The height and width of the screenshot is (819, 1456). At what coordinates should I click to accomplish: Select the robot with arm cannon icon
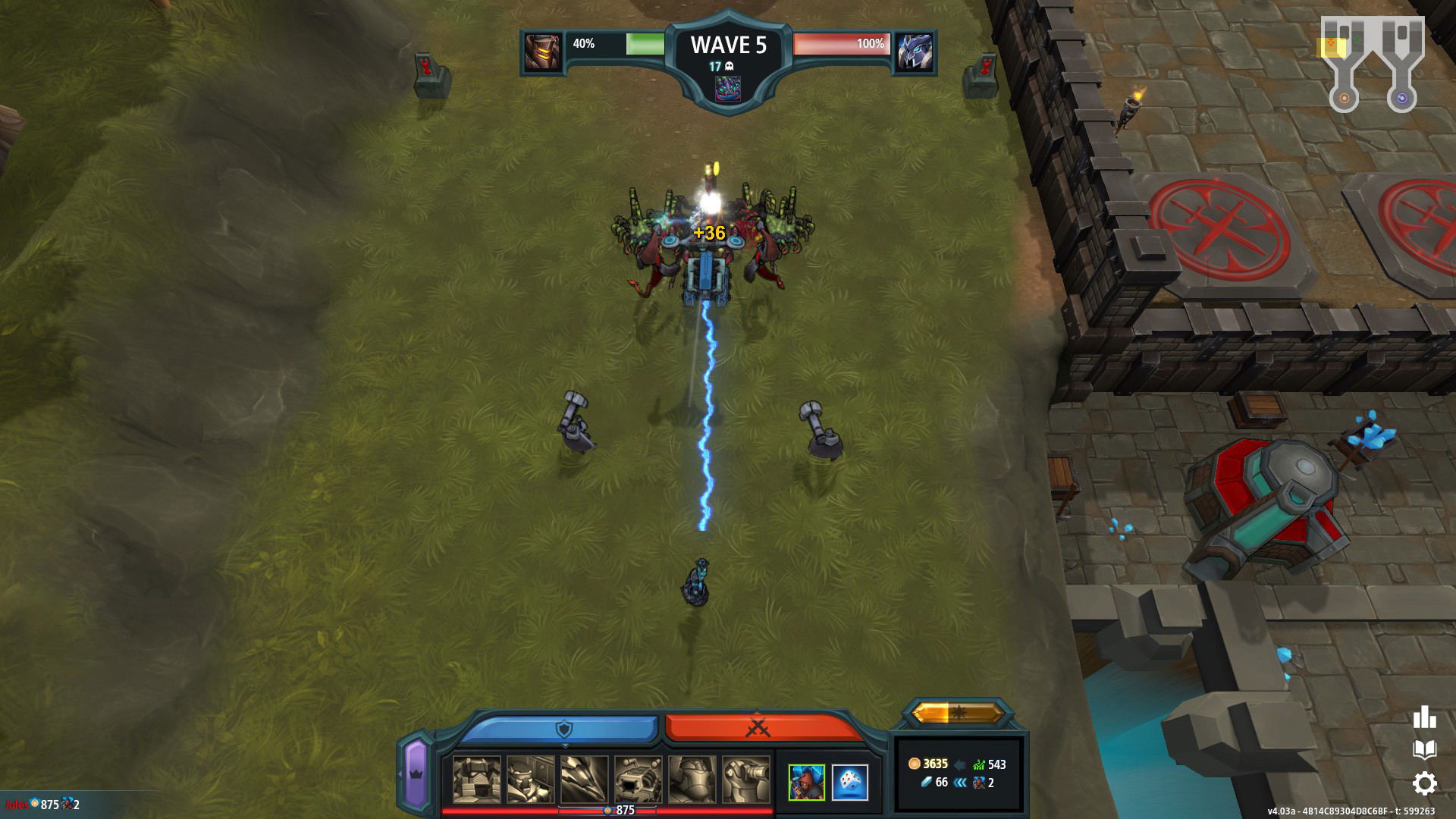(x=745, y=780)
